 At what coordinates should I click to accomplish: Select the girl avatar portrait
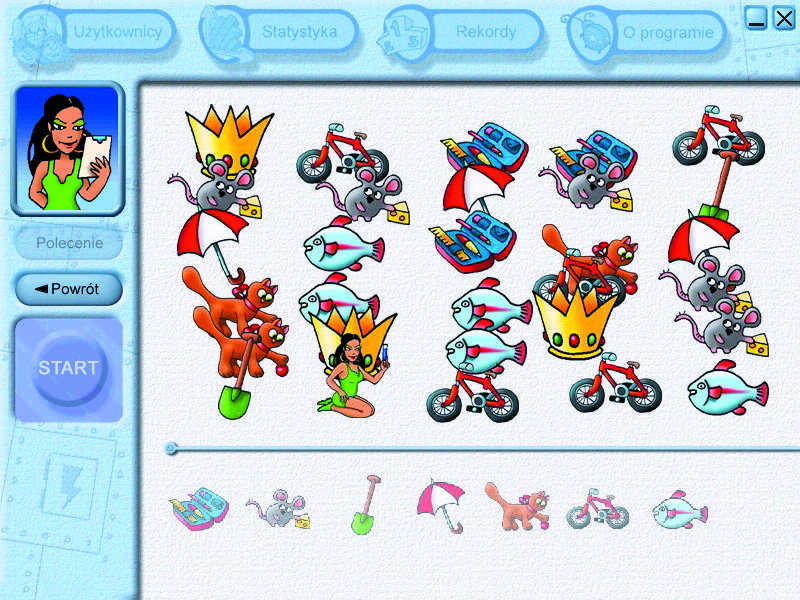(68, 148)
